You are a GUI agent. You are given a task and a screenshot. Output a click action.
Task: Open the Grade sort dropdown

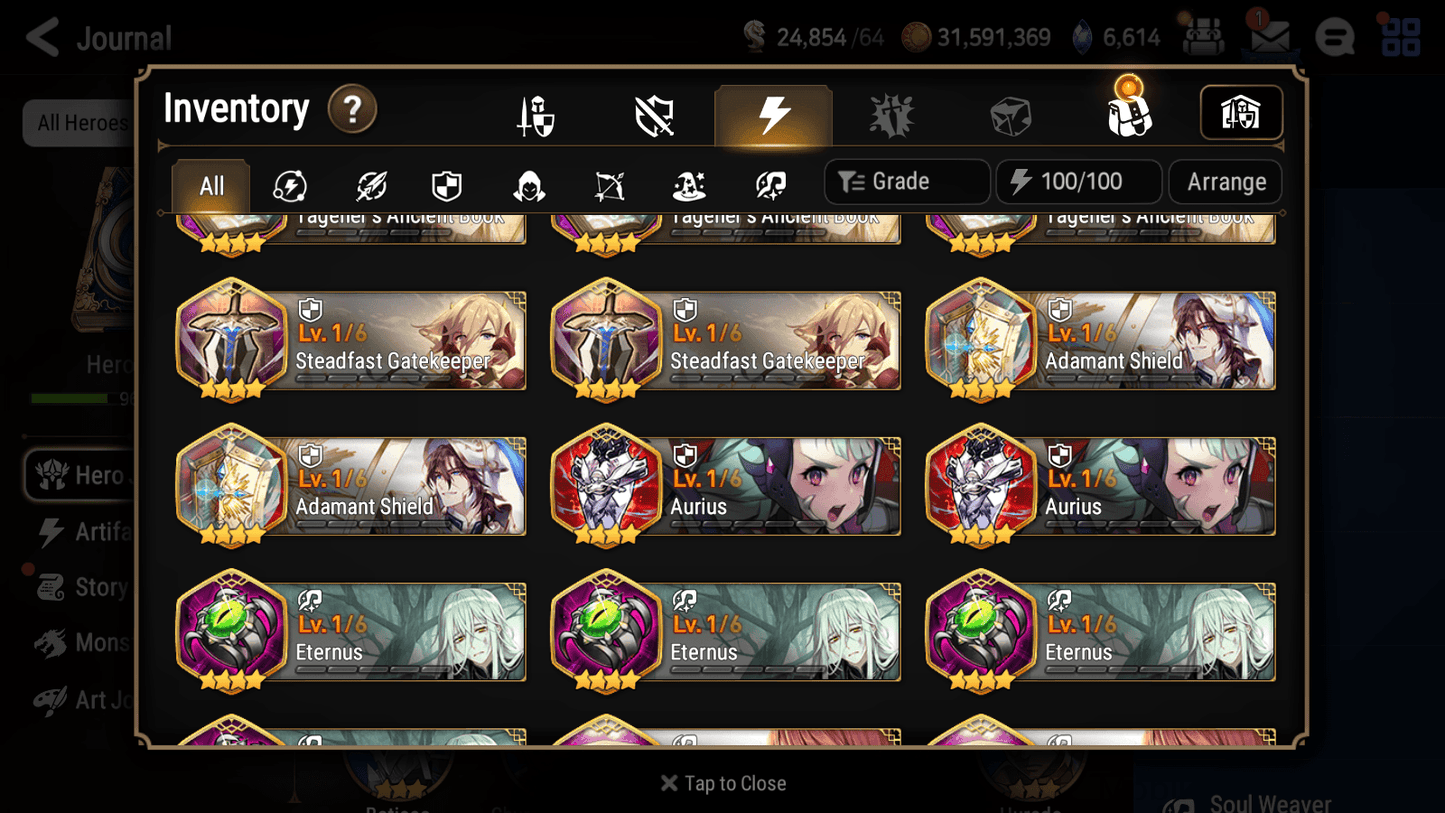[906, 181]
